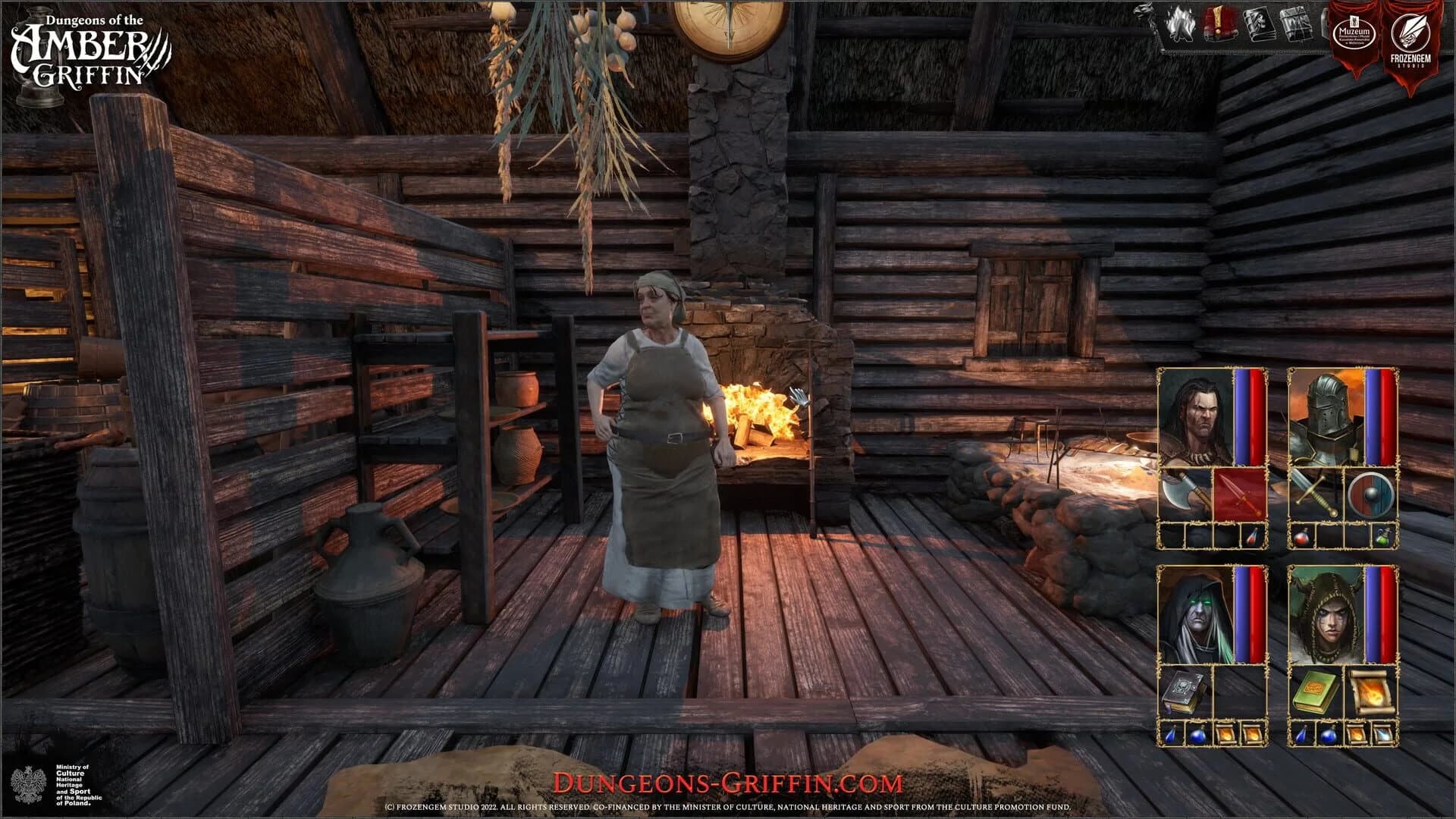Click the fireball scroll in the sorceress's slot

pos(1373,692)
